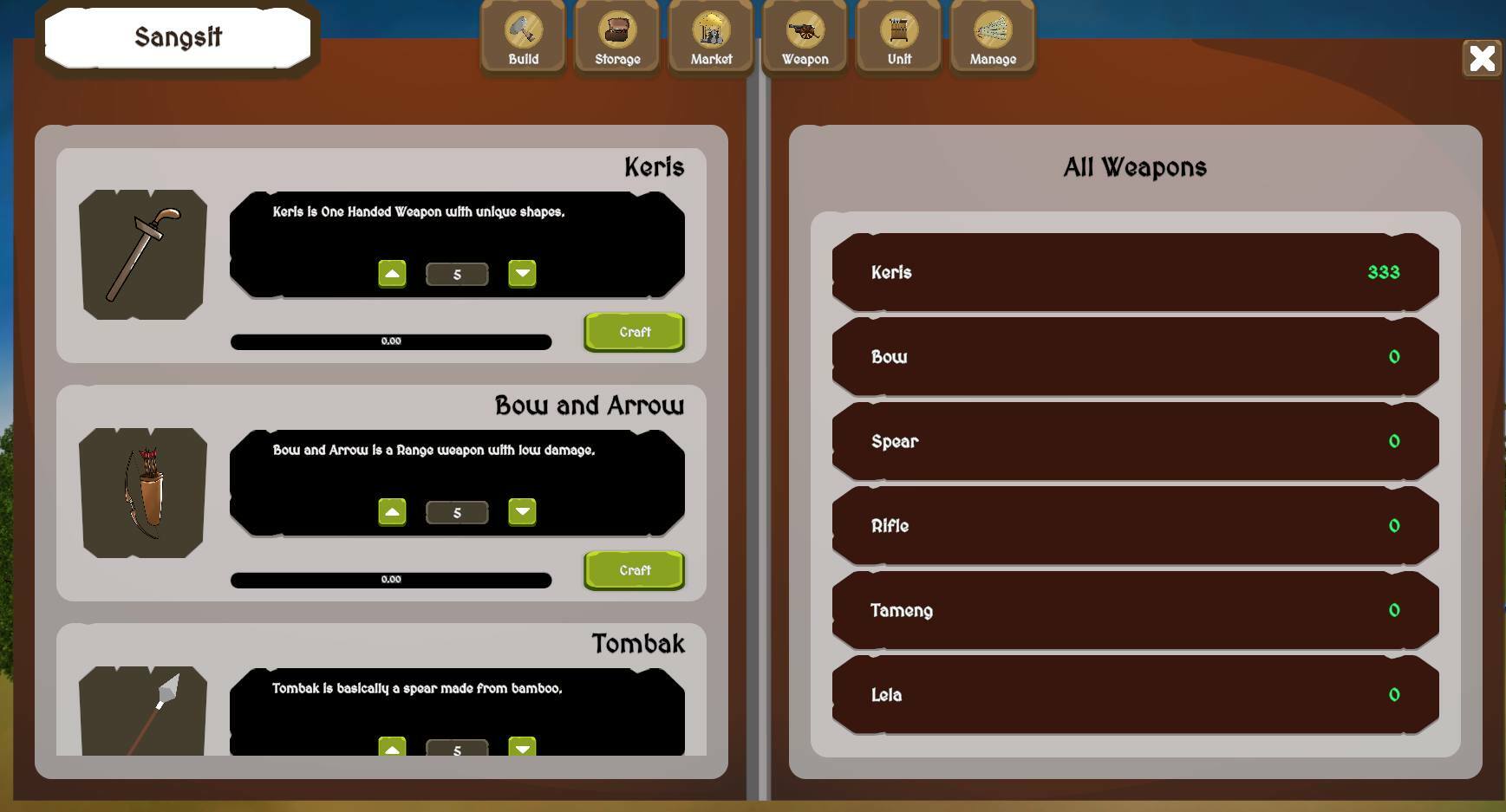The height and width of the screenshot is (812, 1506).
Task: Decrease the Bow and Arrow quantity
Action: point(524,511)
